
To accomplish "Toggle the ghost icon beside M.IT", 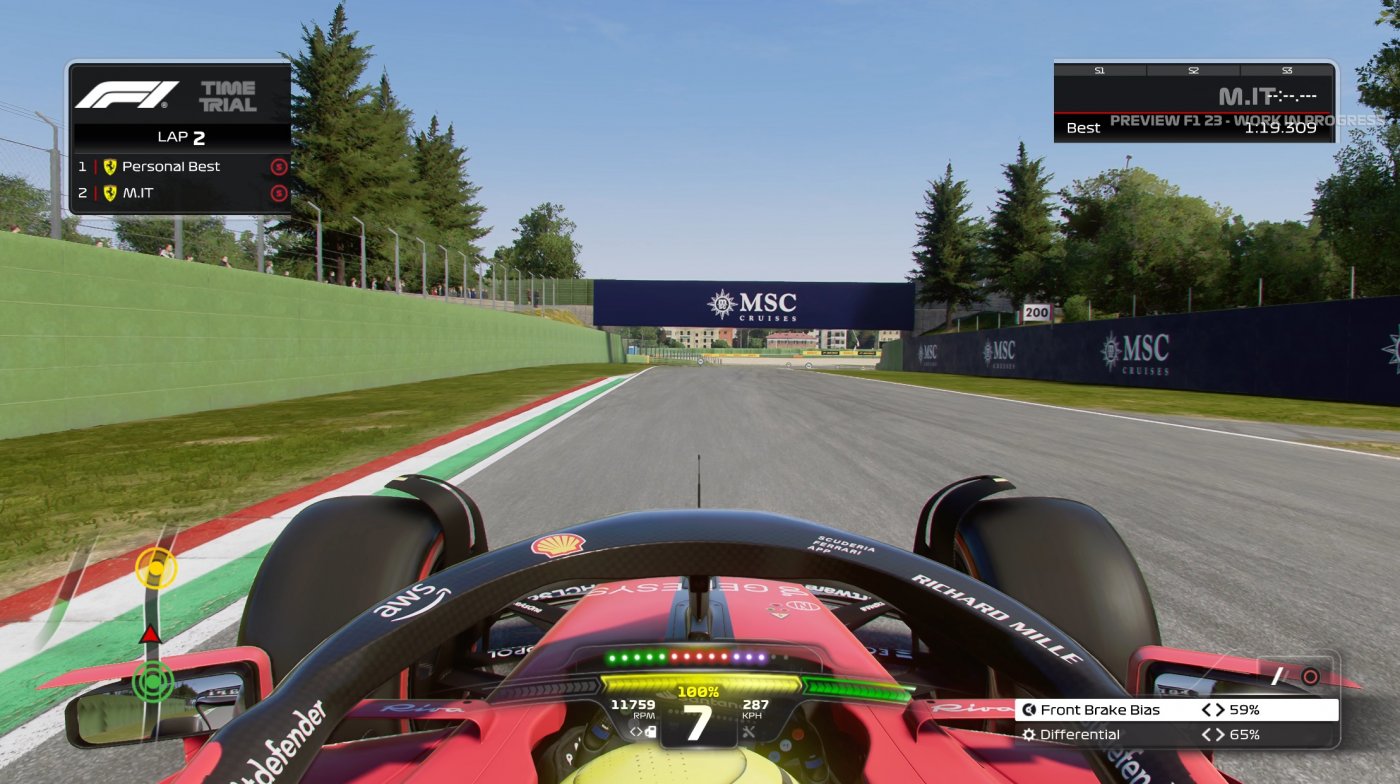I will click(x=280, y=192).
